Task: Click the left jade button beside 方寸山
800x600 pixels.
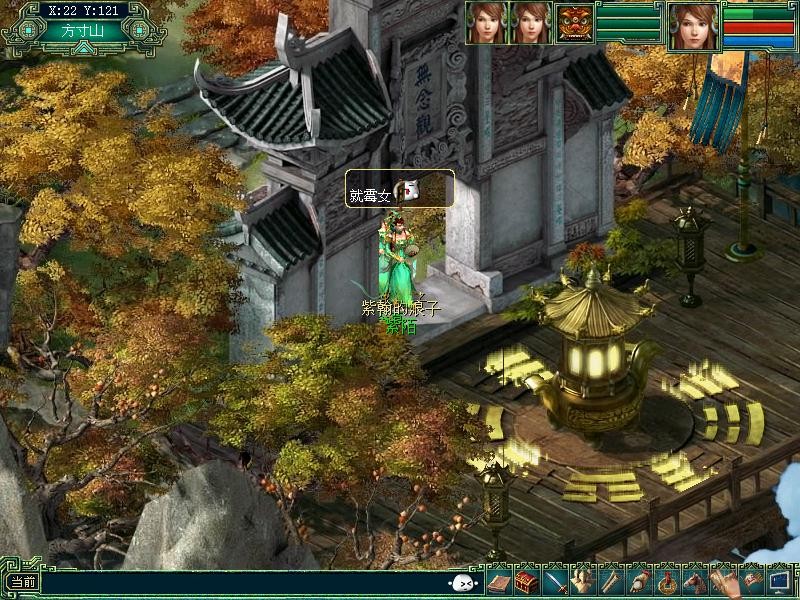Action: pos(27,30)
